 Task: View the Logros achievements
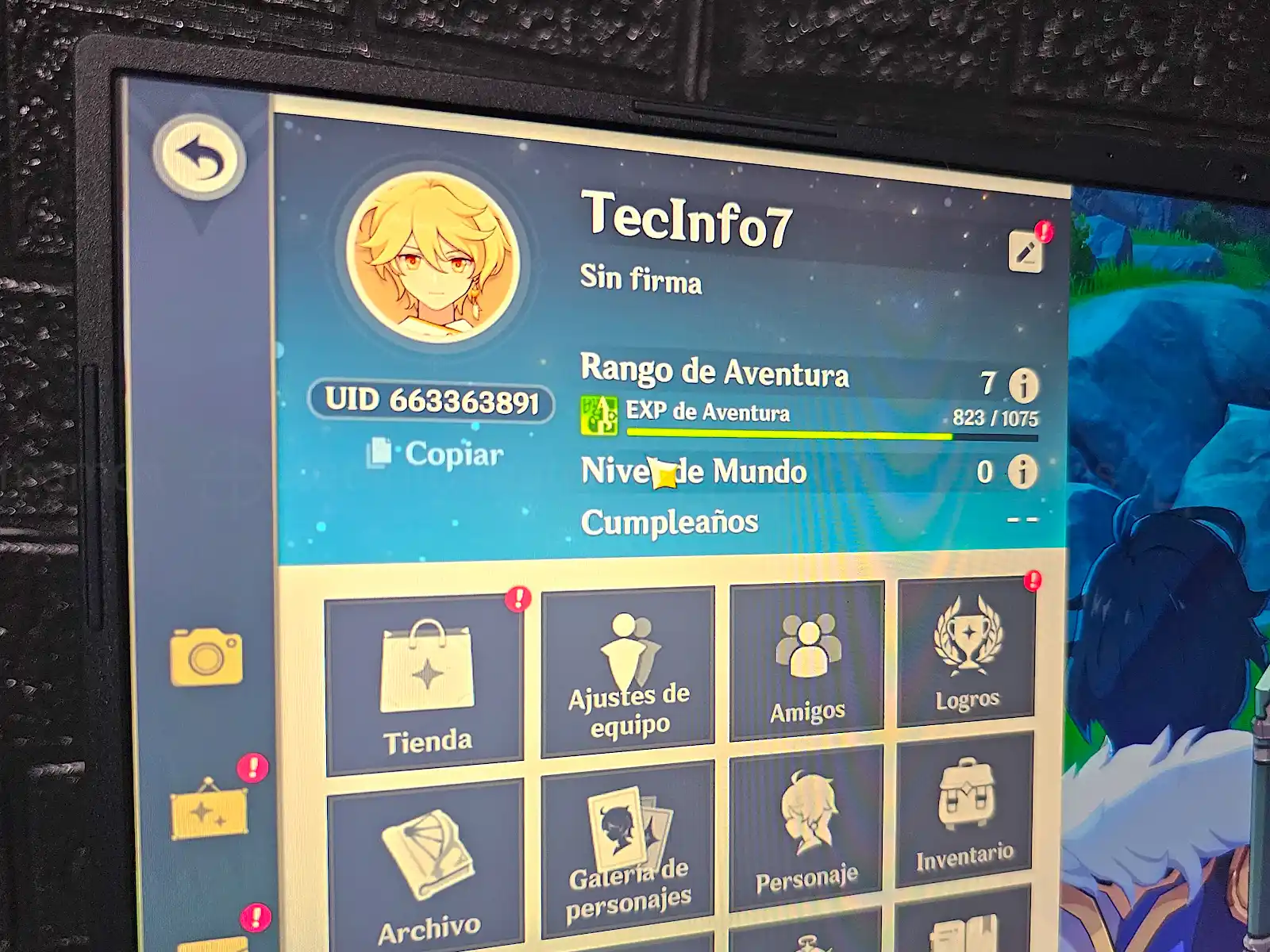pyautogui.click(x=966, y=653)
